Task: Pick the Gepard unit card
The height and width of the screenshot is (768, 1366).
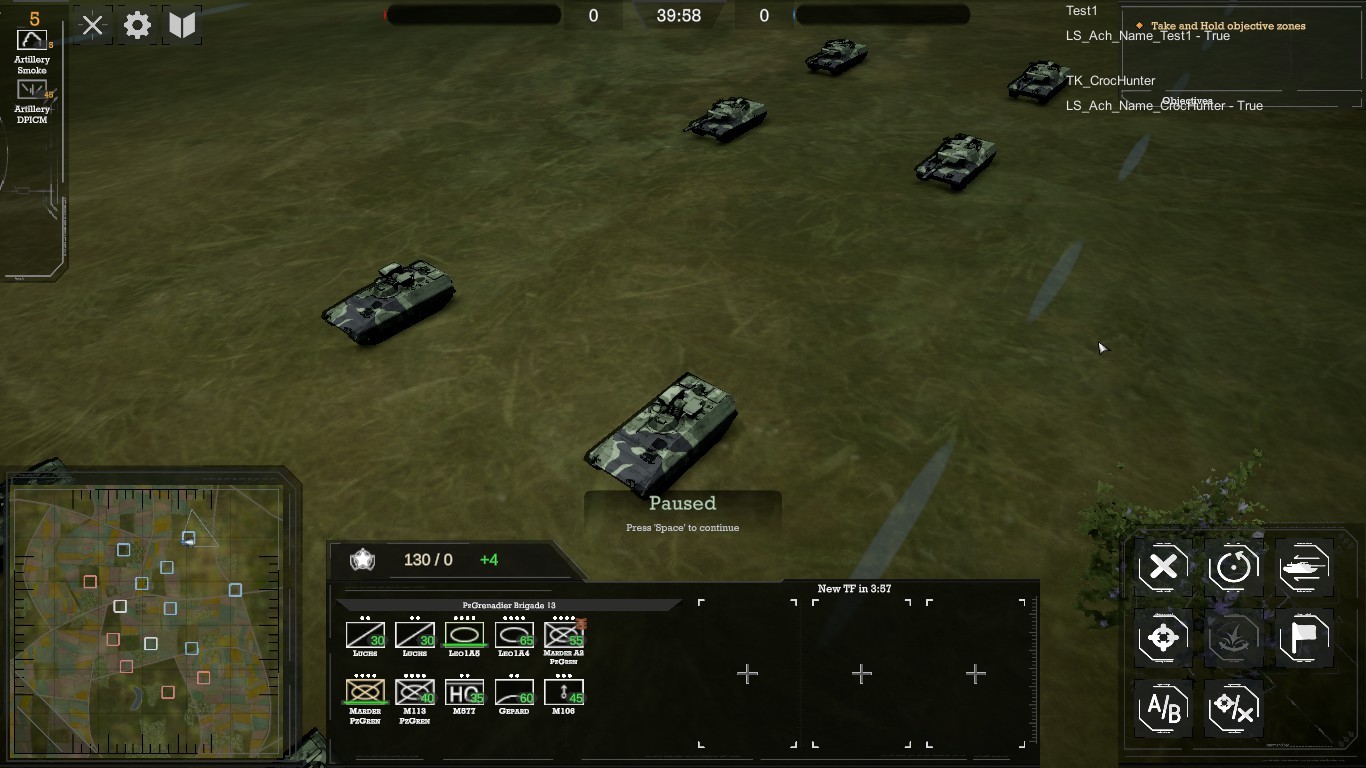Action: click(x=514, y=692)
